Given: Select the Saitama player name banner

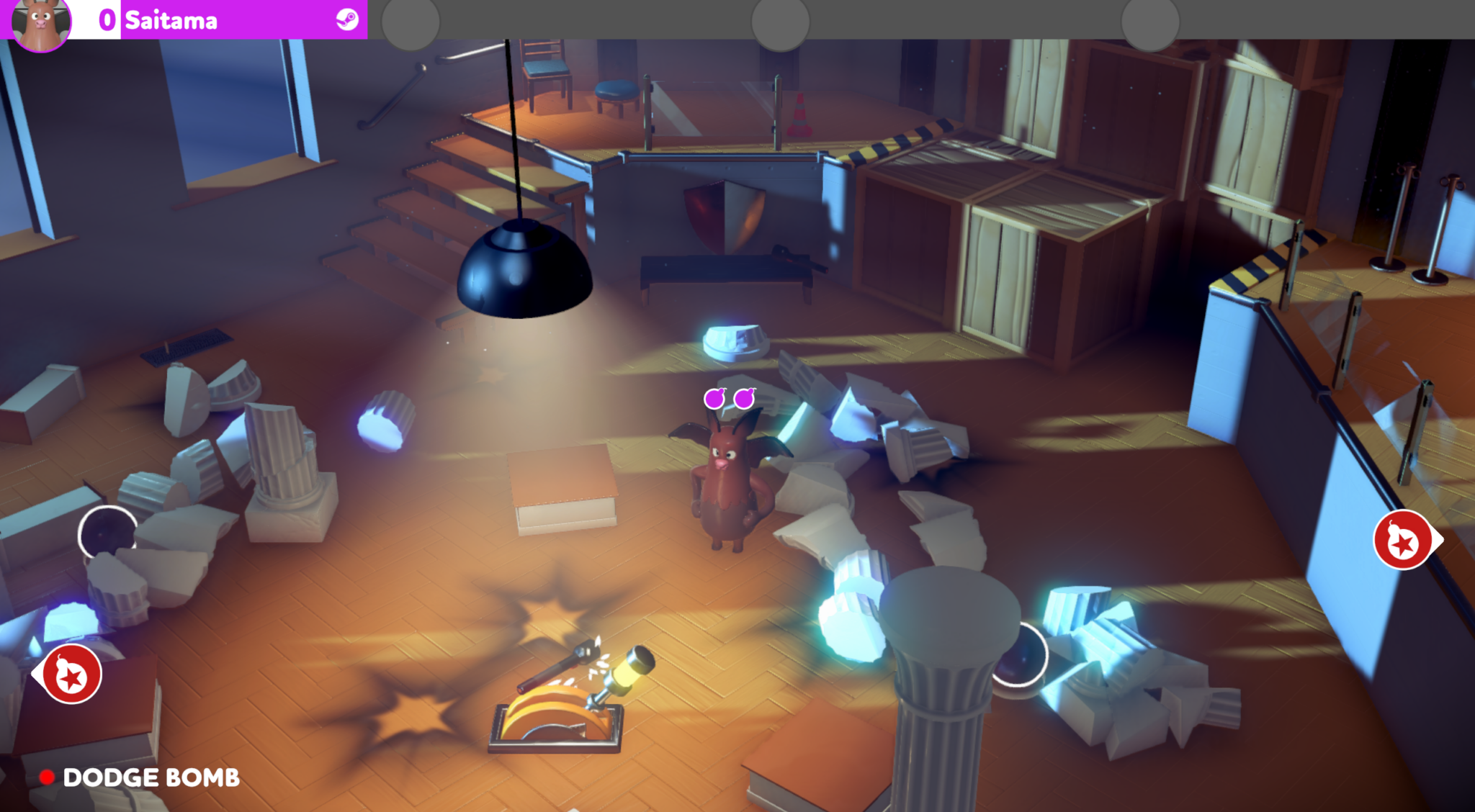Looking at the screenshot, I should [x=171, y=20].
